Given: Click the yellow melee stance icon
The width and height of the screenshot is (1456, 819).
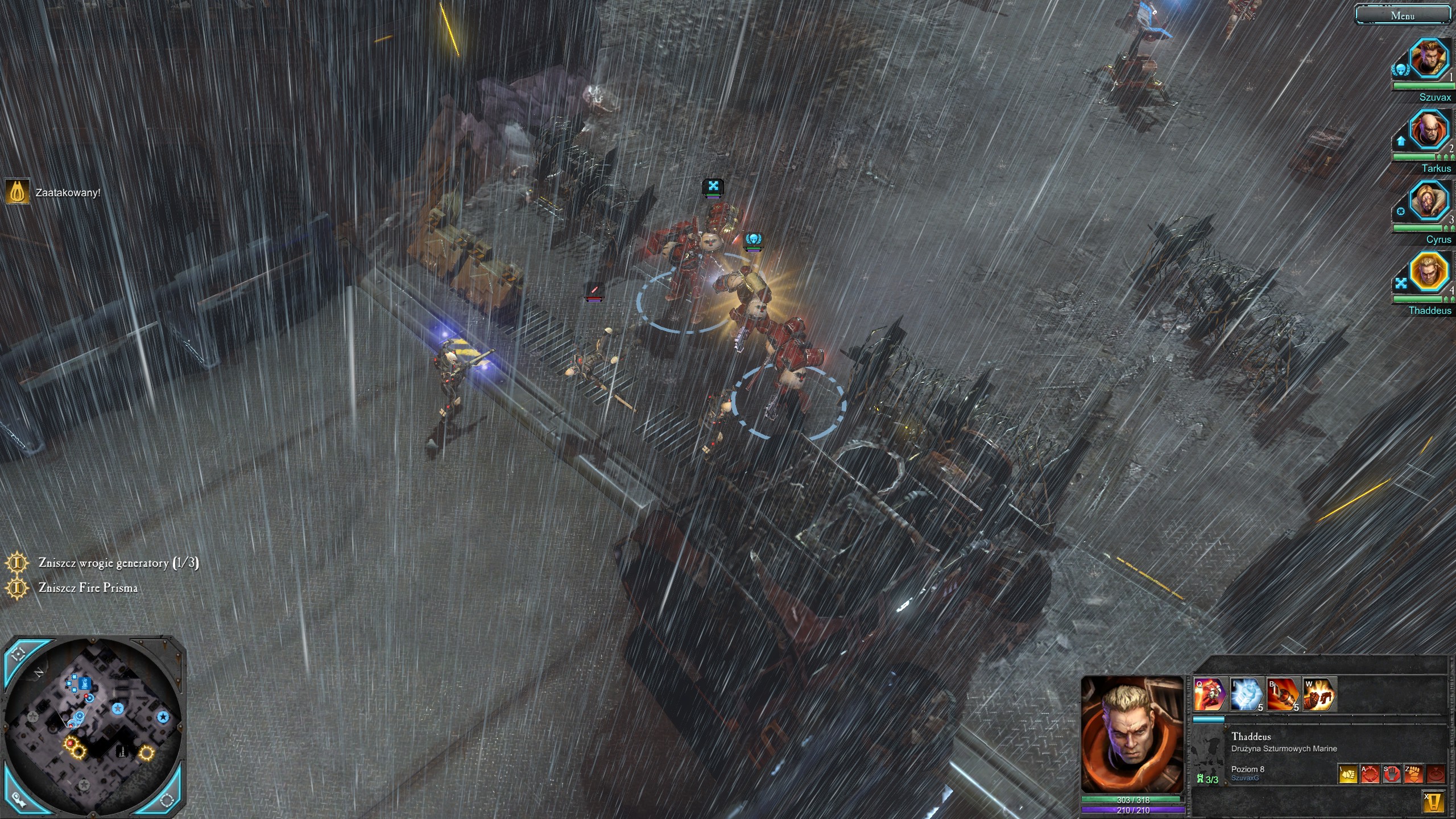Looking at the screenshot, I should click(1347, 774).
